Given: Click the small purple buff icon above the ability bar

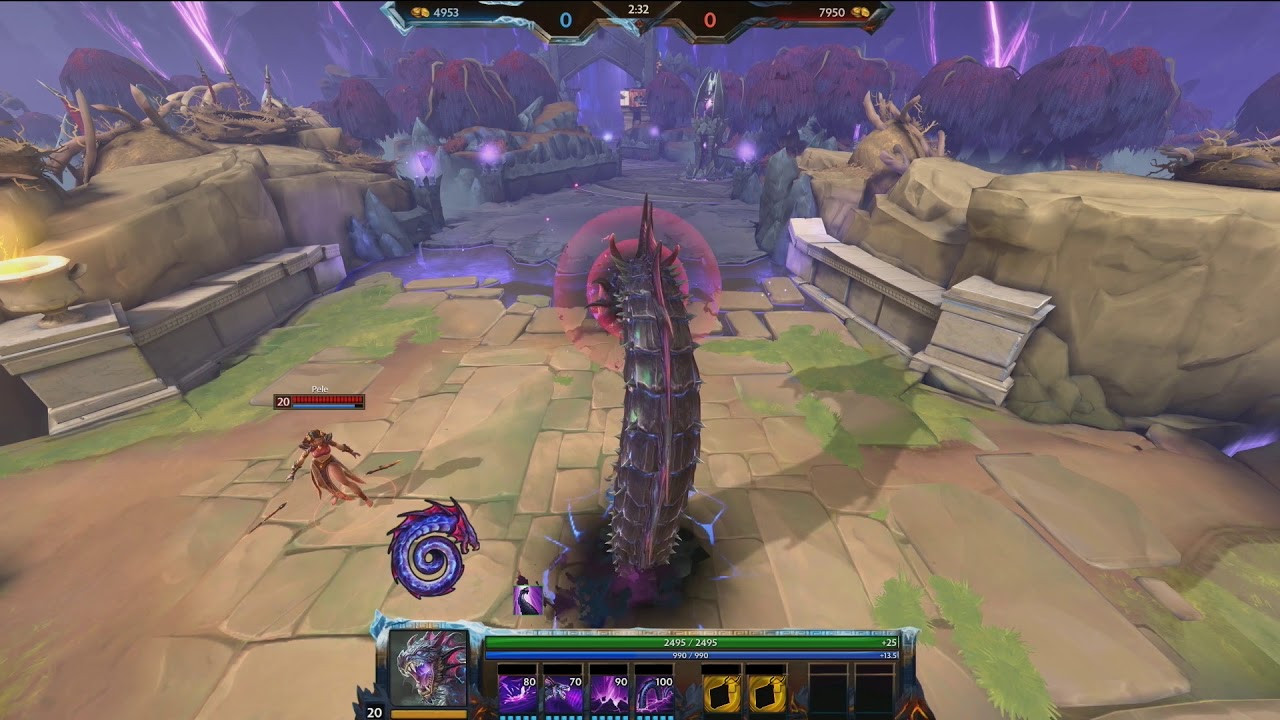Looking at the screenshot, I should coord(528,598).
